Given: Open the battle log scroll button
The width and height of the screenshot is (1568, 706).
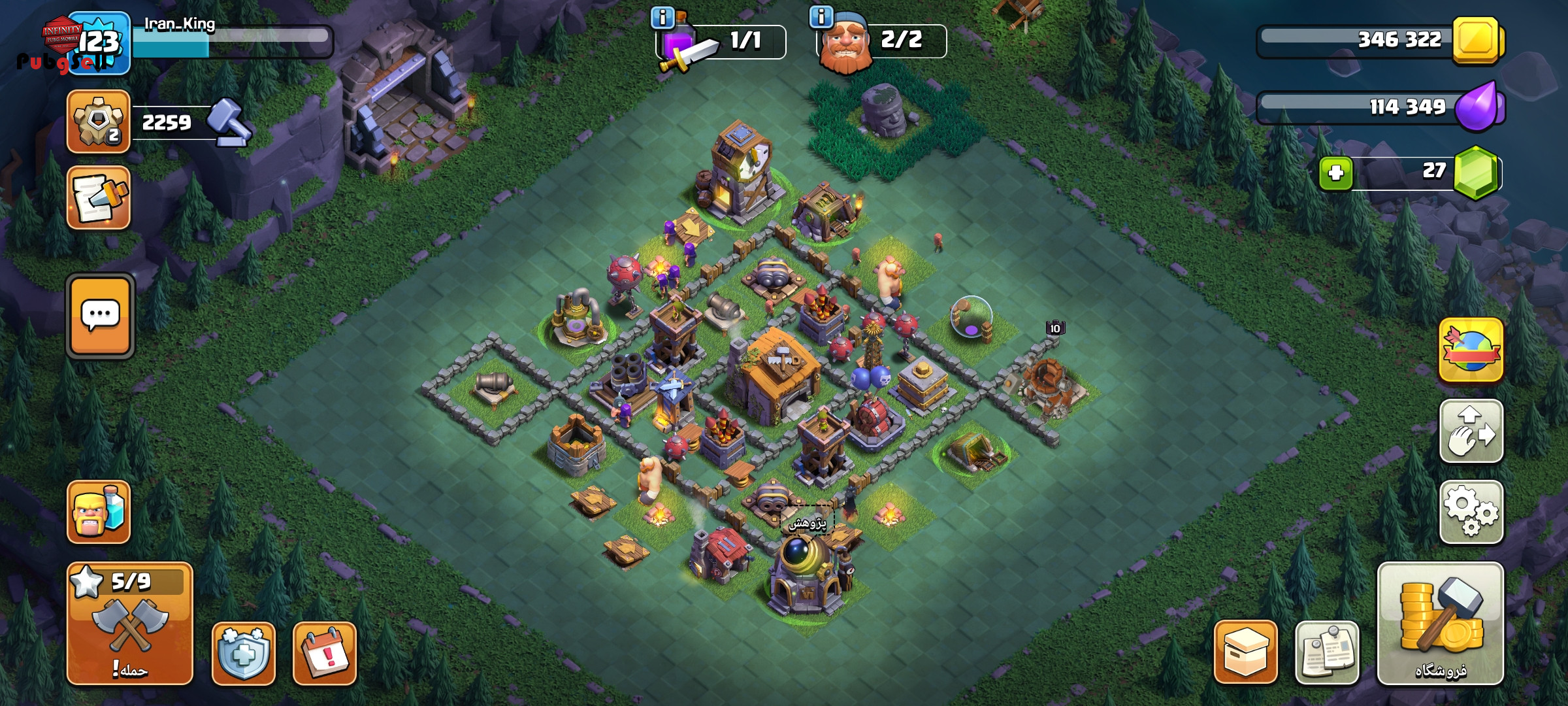Looking at the screenshot, I should 99,197.
